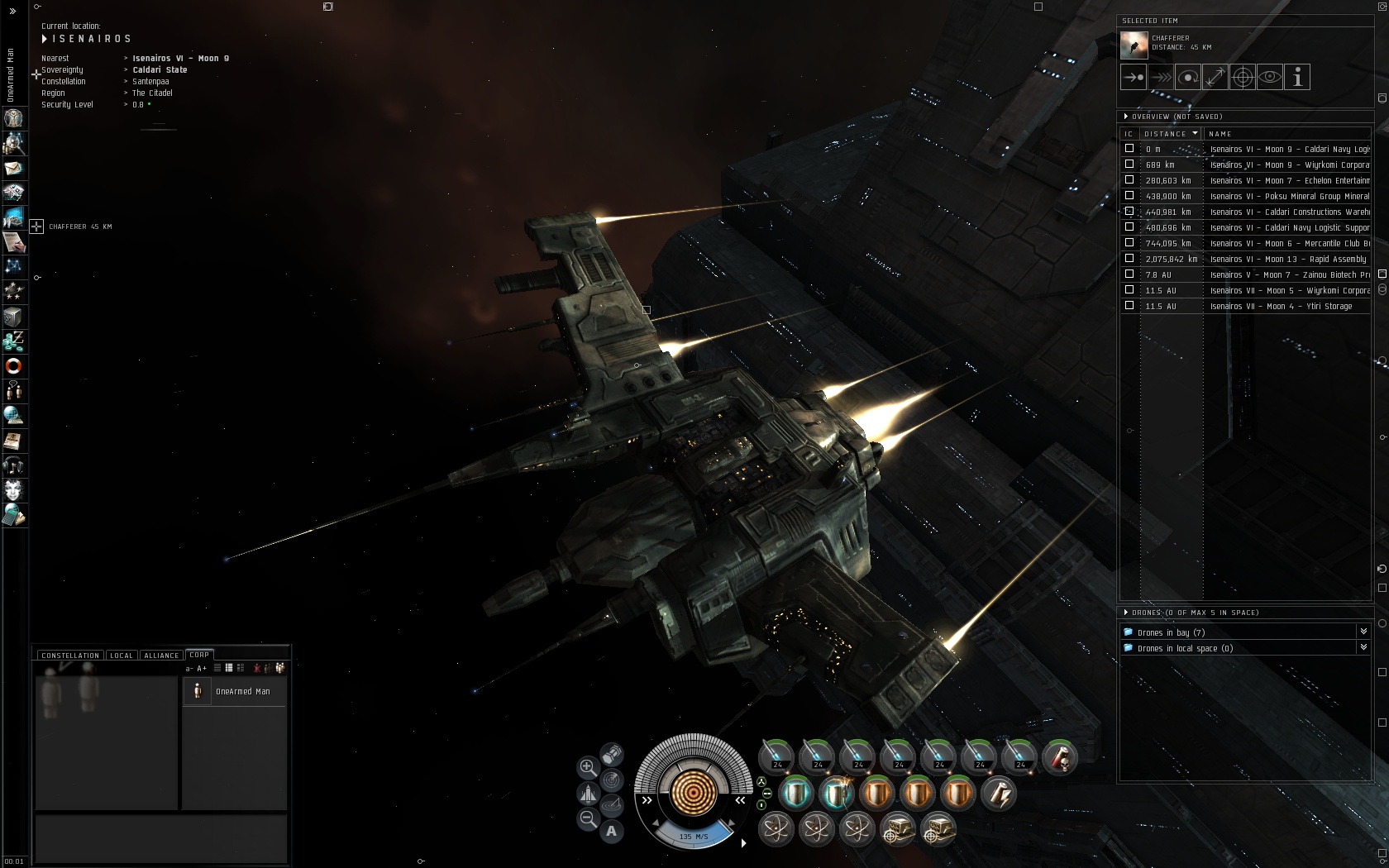The height and width of the screenshot is (868, 1389).
Task: Toggle the autopilot A button
Action: pyautogui.click(x=612, y=831)
